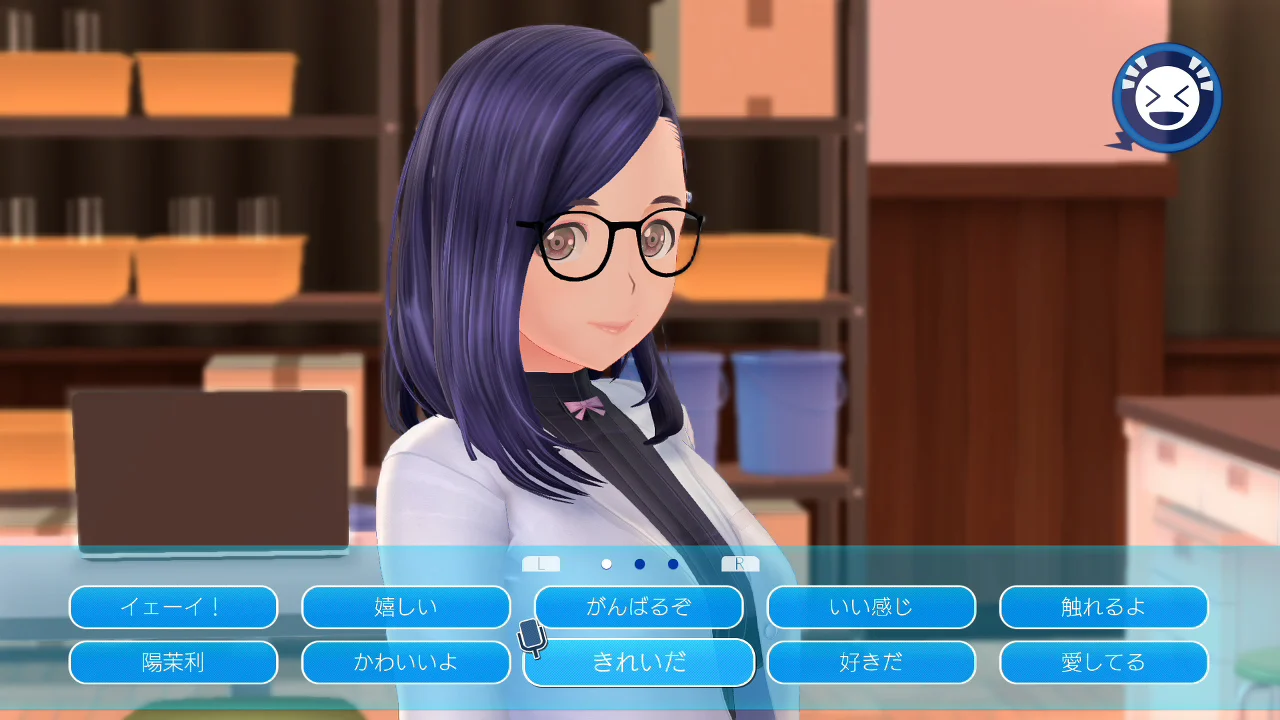Select the first white page indicator dot

tap(604, 563)
